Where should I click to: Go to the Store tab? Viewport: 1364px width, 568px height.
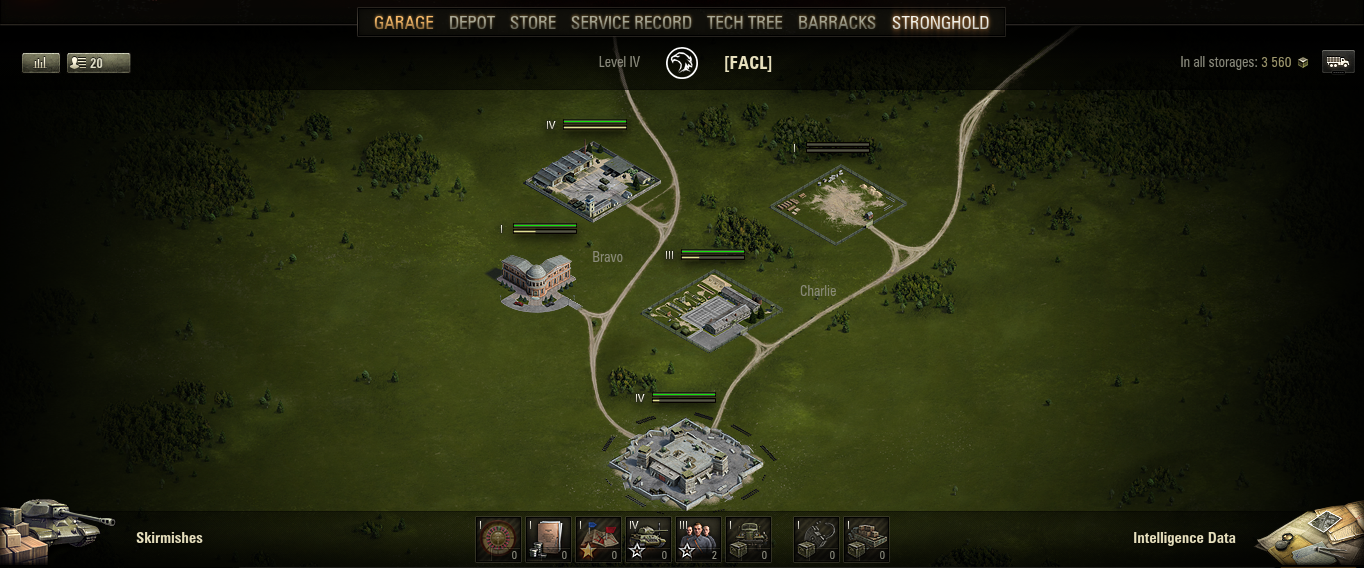tap(533, 22)
